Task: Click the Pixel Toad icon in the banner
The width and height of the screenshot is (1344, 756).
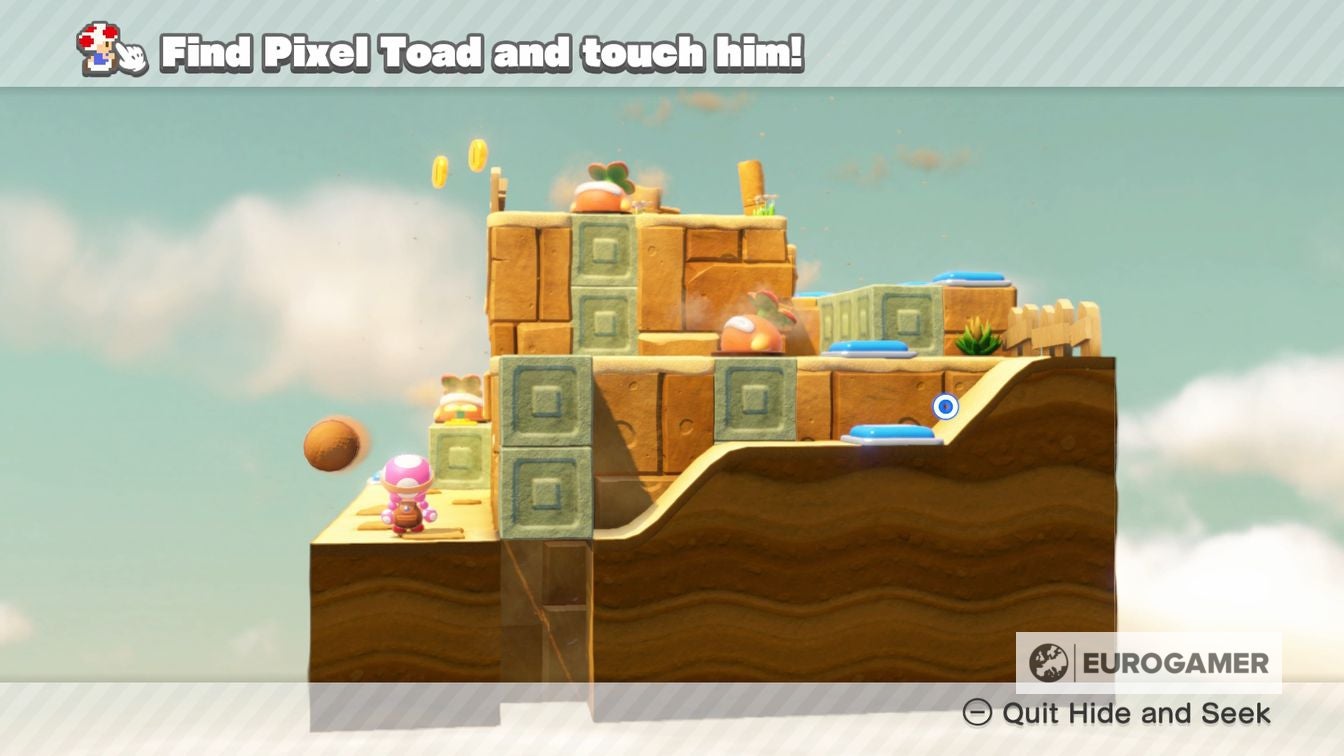Action: pyautogui.click(x=97, y=48)
